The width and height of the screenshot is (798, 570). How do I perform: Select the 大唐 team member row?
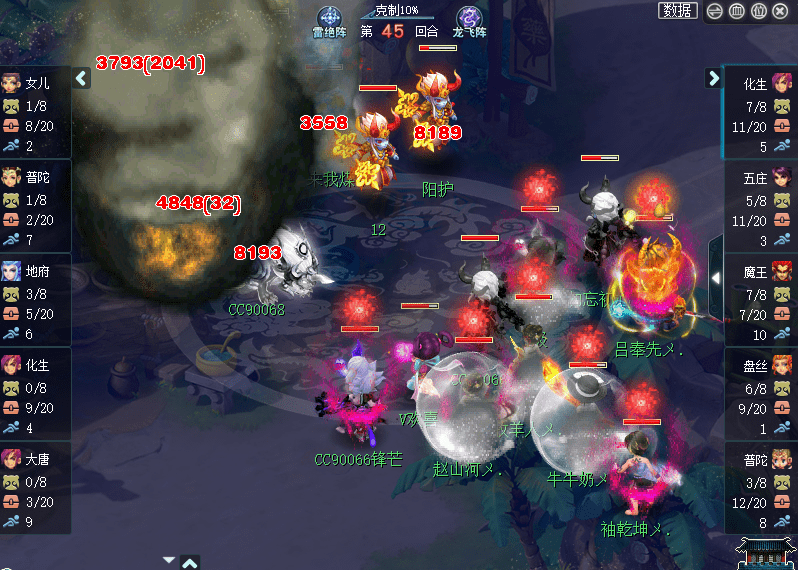35,490
